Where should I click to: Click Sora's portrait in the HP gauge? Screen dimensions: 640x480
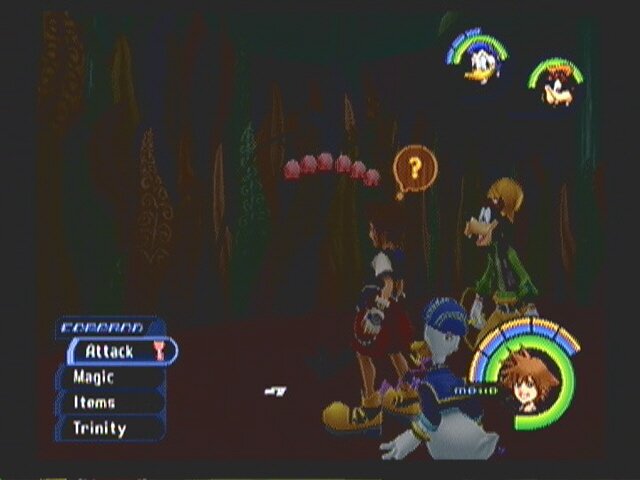521,381
